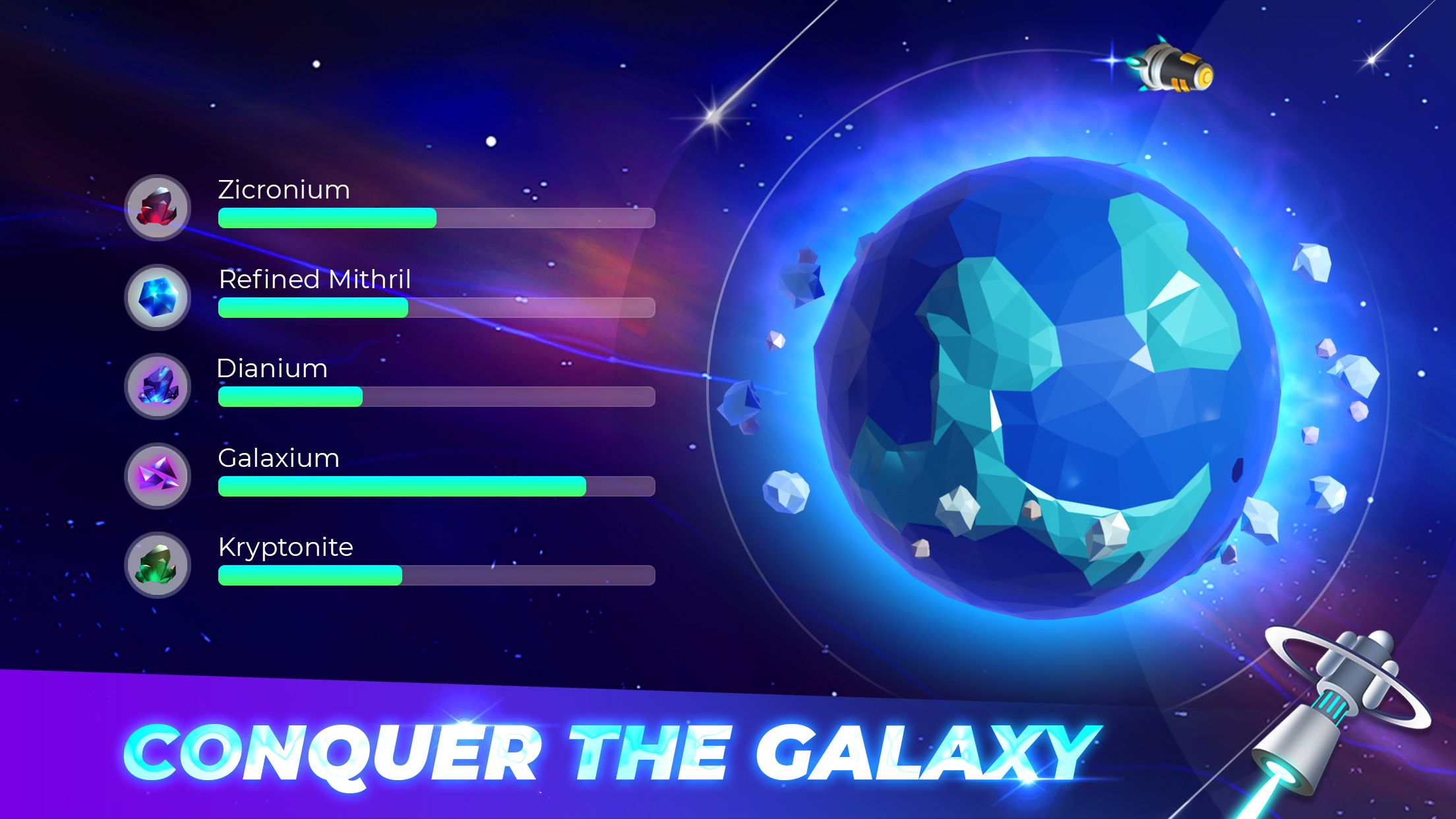This screenshot has width=1456, height=819.
Task: Select the Dianium crystal icon
Action: pyautogui.click(x=157, y=387)
